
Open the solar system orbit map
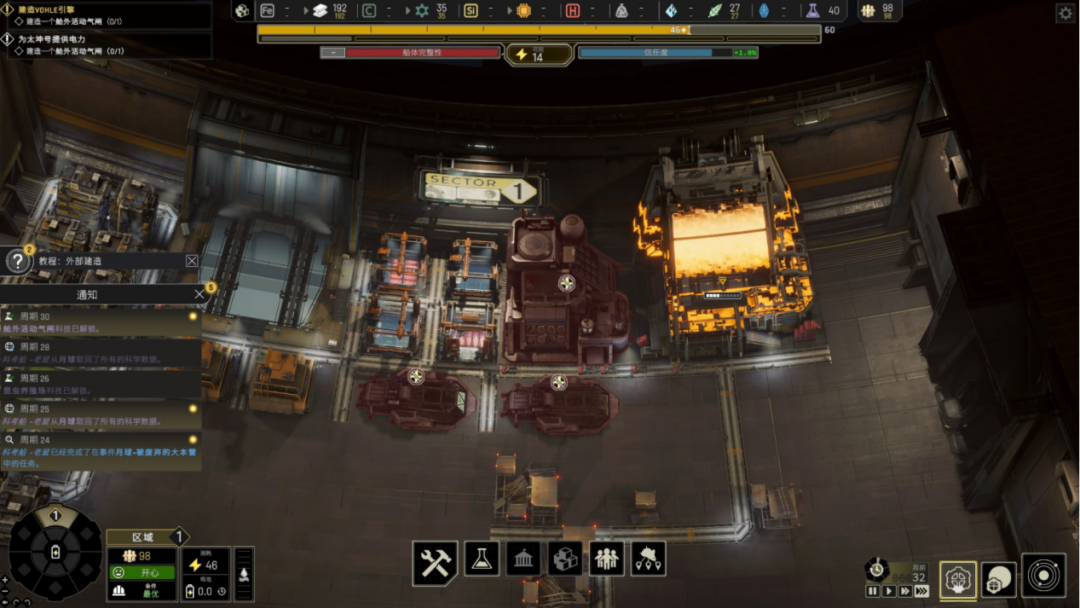tap(1043, 579)
